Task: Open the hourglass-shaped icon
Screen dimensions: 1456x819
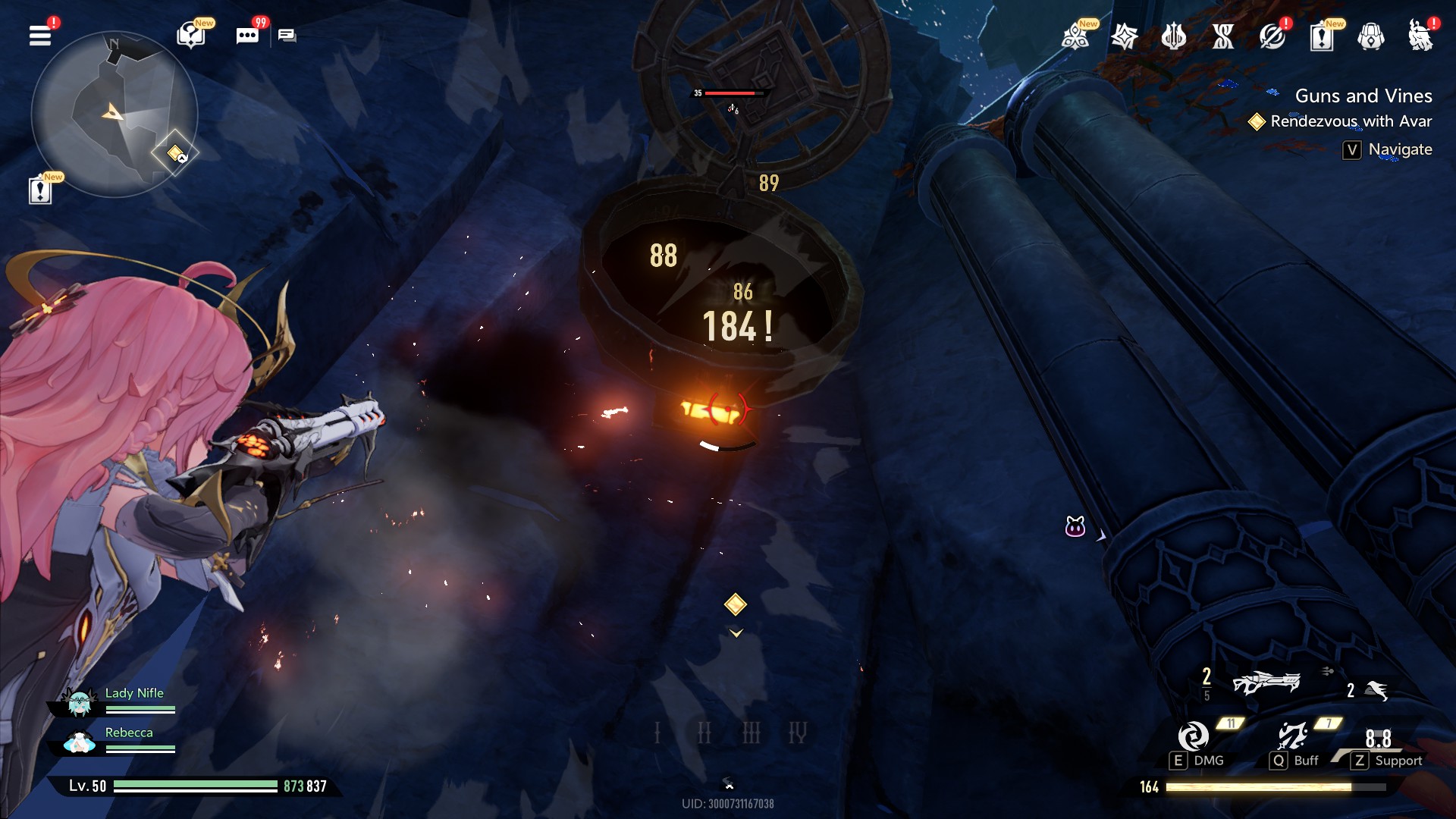Action: (x=1222, y=36)
